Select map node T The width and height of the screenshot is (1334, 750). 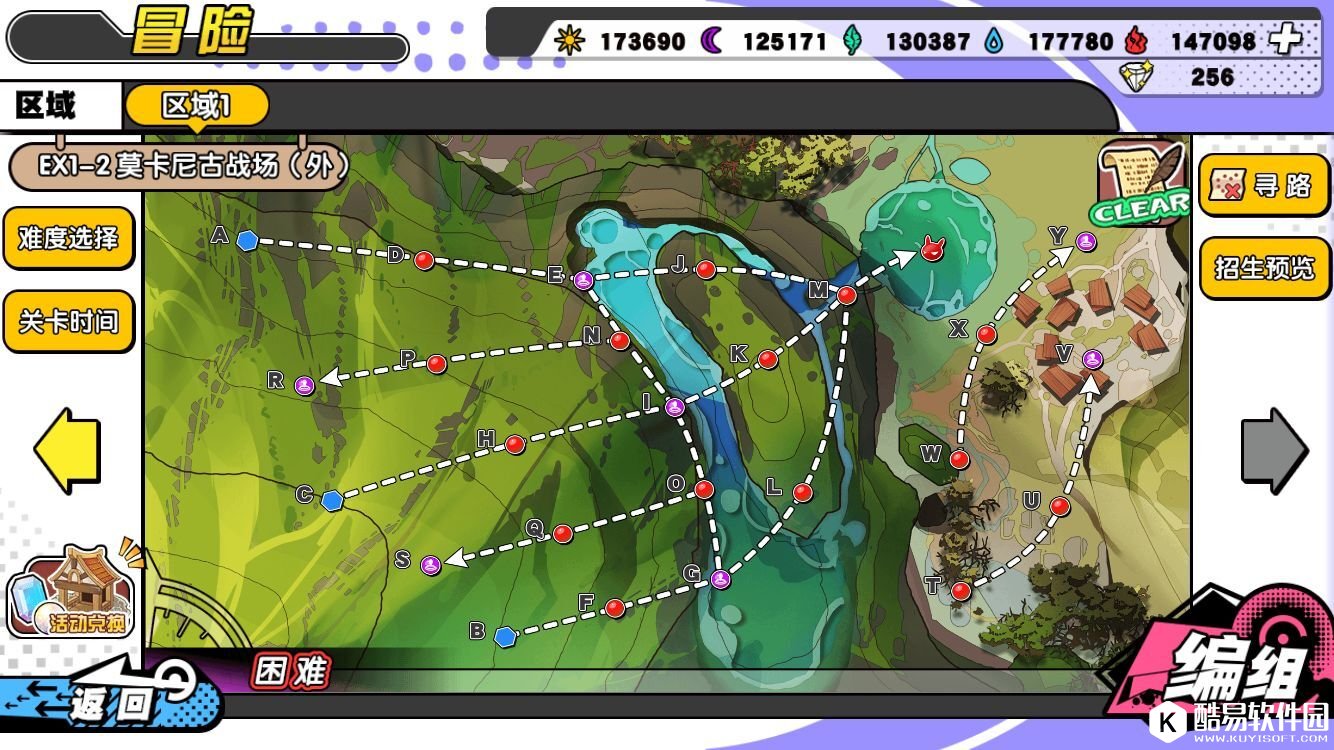coord(961,591)
